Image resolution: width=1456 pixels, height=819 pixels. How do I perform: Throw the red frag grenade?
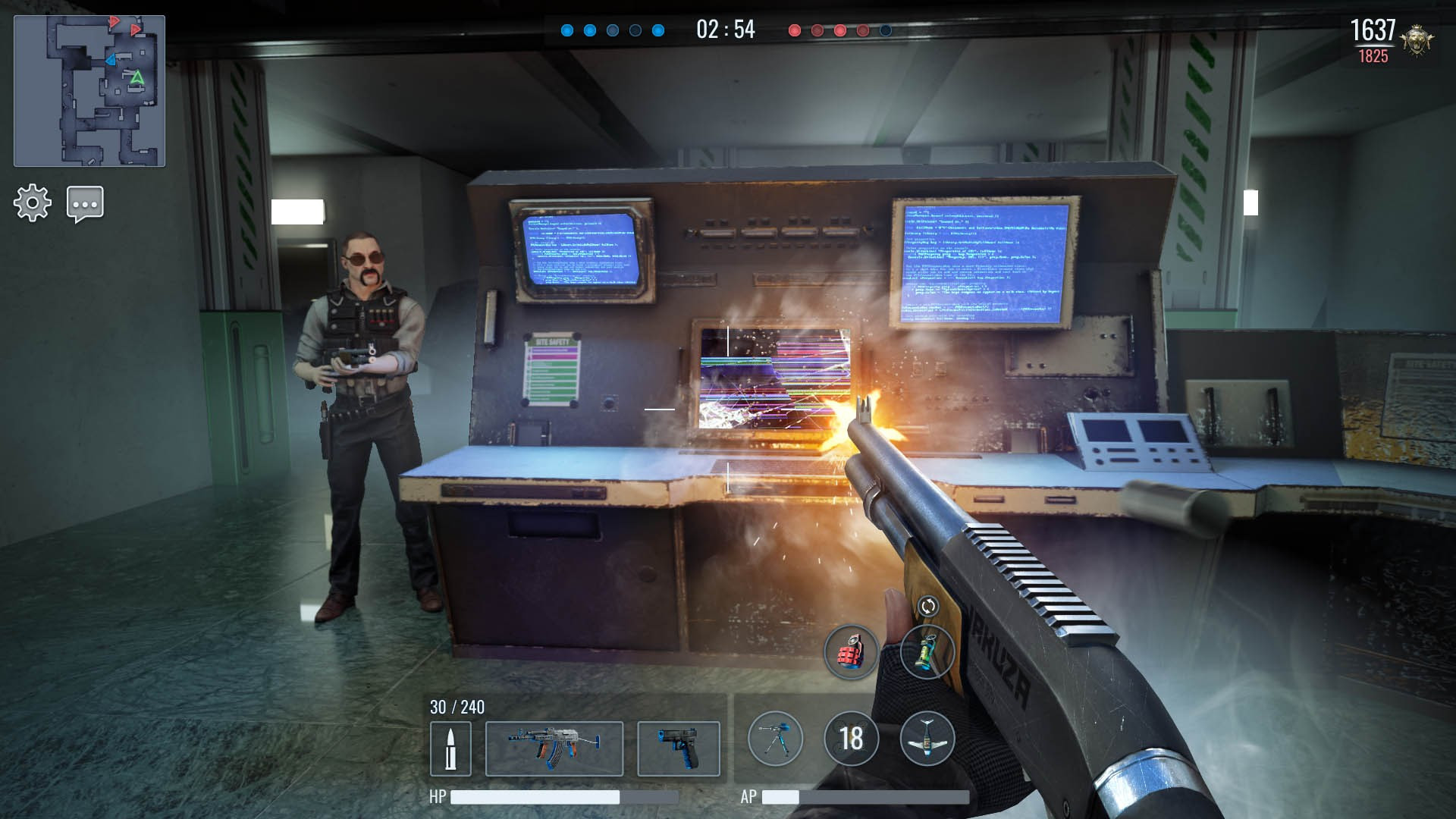[851, 652]
